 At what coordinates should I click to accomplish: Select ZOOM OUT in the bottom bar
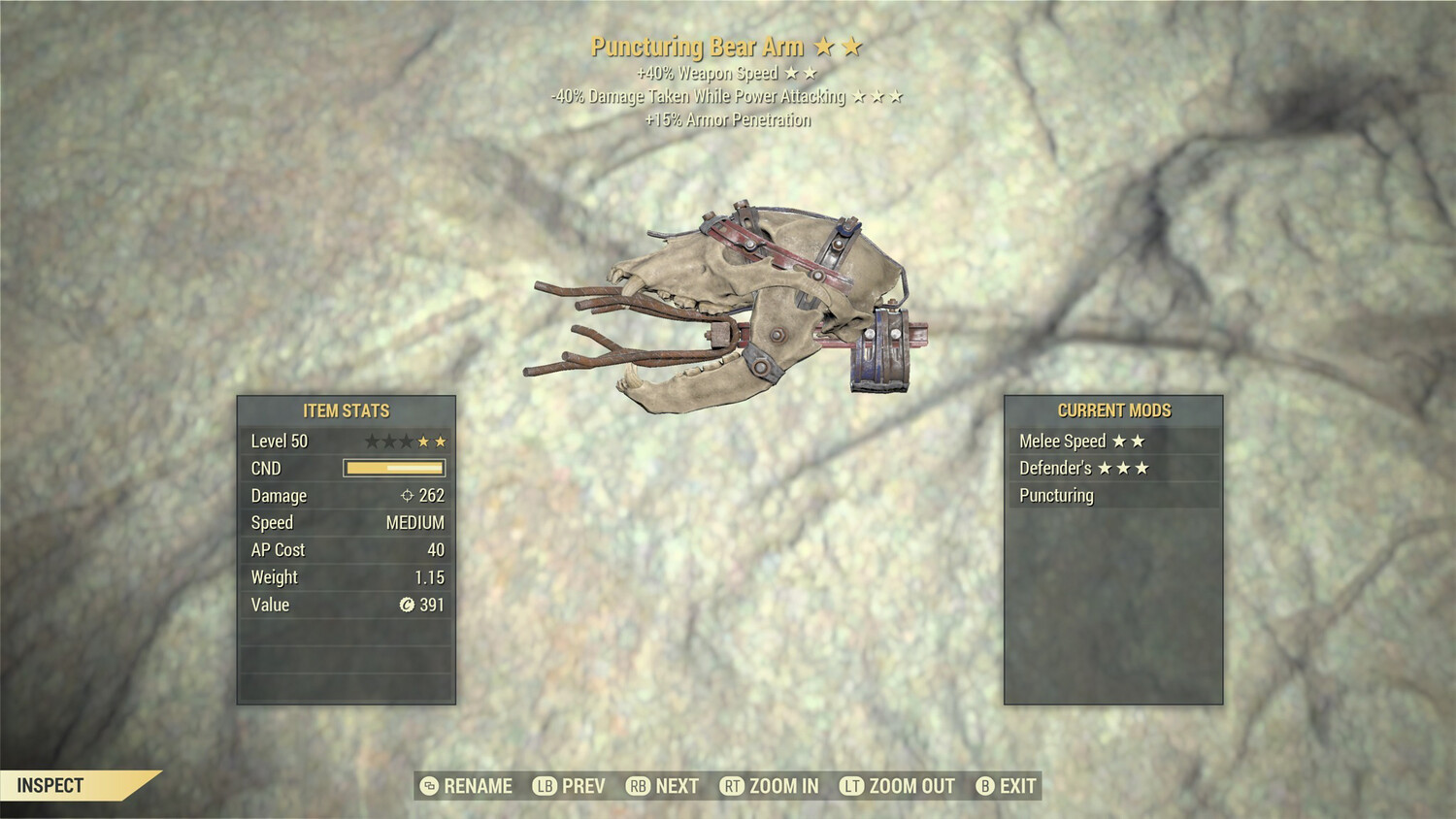898,786
